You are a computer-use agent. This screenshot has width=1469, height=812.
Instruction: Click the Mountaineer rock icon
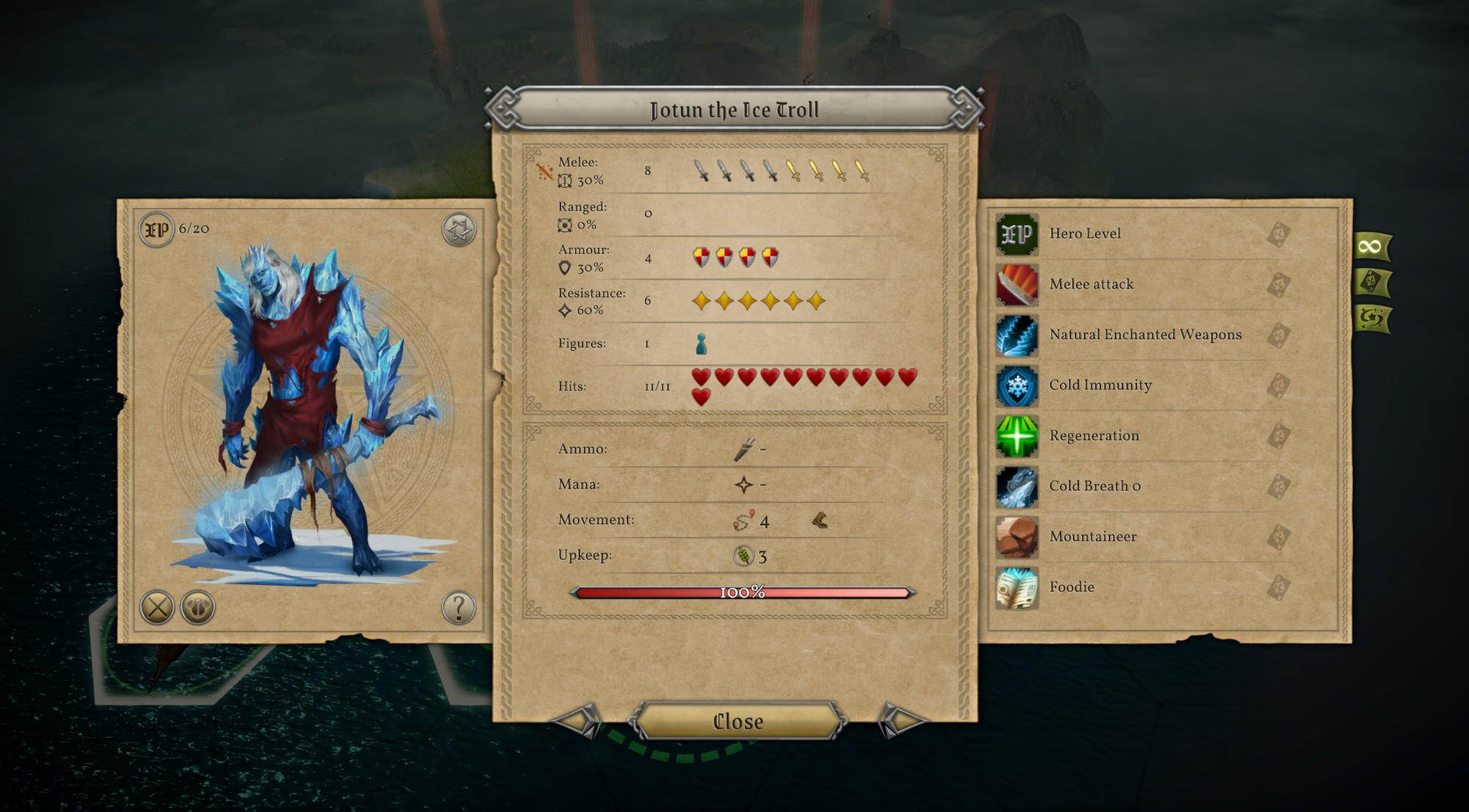tap(1017, 537)
